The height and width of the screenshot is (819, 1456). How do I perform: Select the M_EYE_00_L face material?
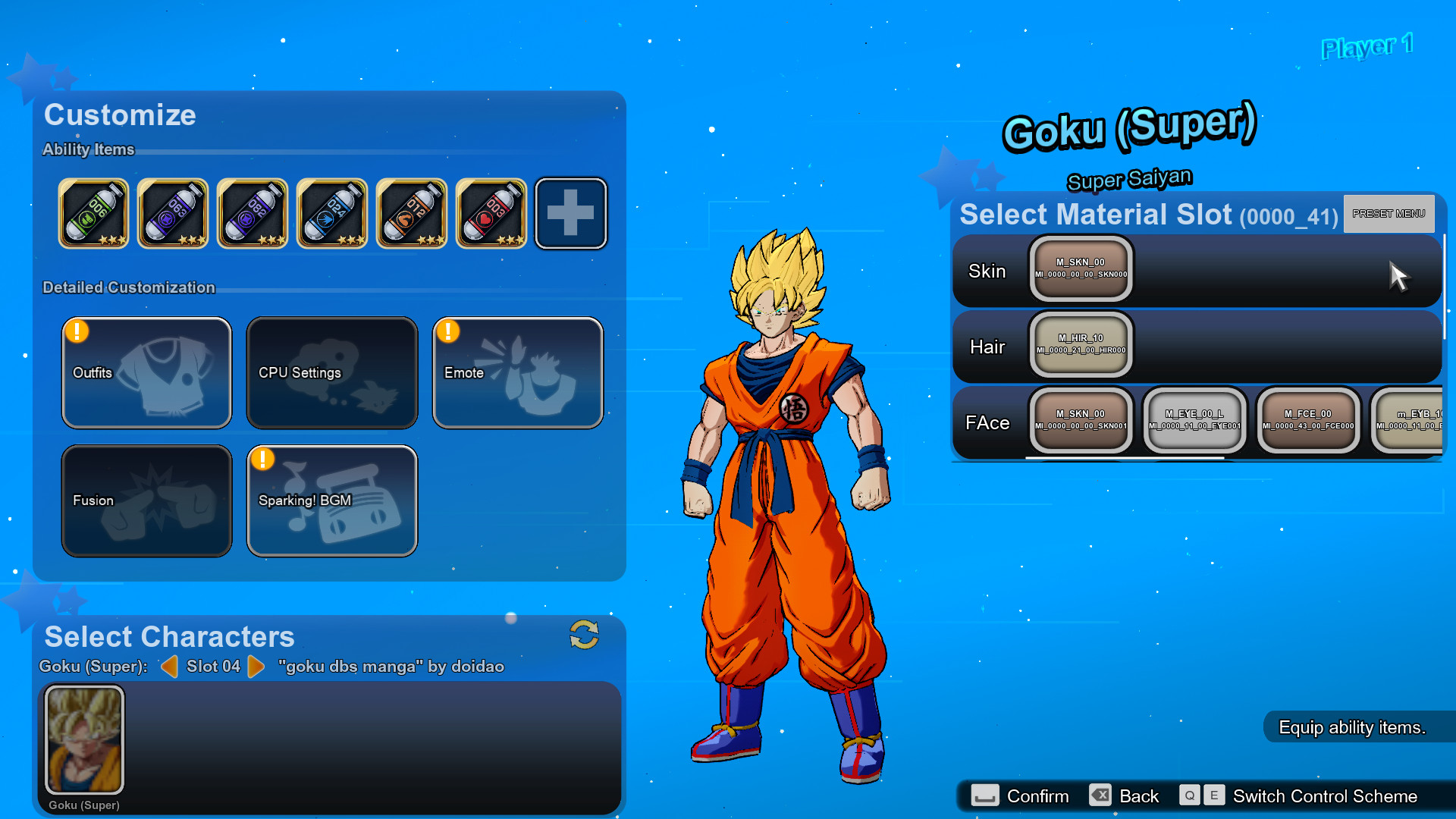pyautogui.click(x=1194, y=421)
